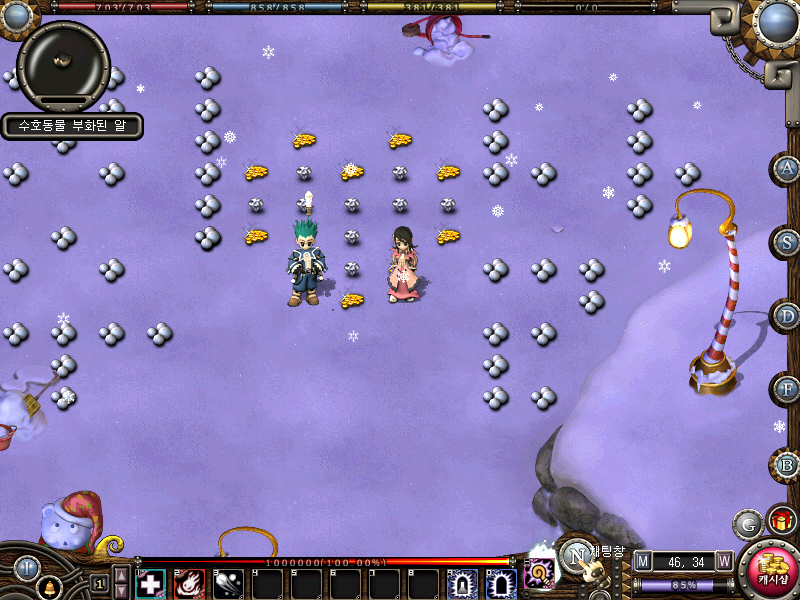Viewport: 800px width, 600px height.
Task: Select the round S side button
Action: point(787,242)
